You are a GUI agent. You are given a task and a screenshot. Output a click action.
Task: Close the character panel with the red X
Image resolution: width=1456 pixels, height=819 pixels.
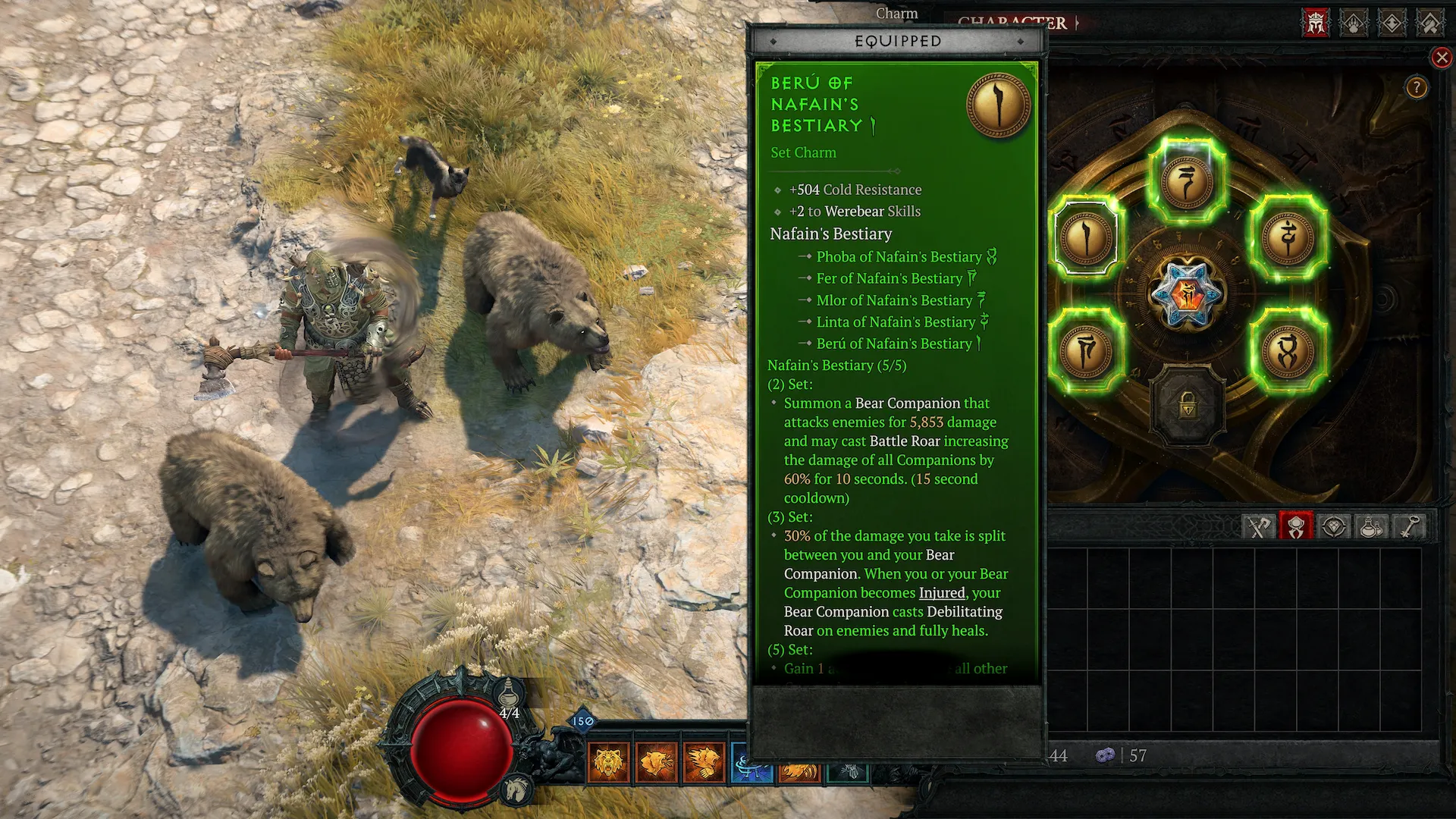(1442, 58)
